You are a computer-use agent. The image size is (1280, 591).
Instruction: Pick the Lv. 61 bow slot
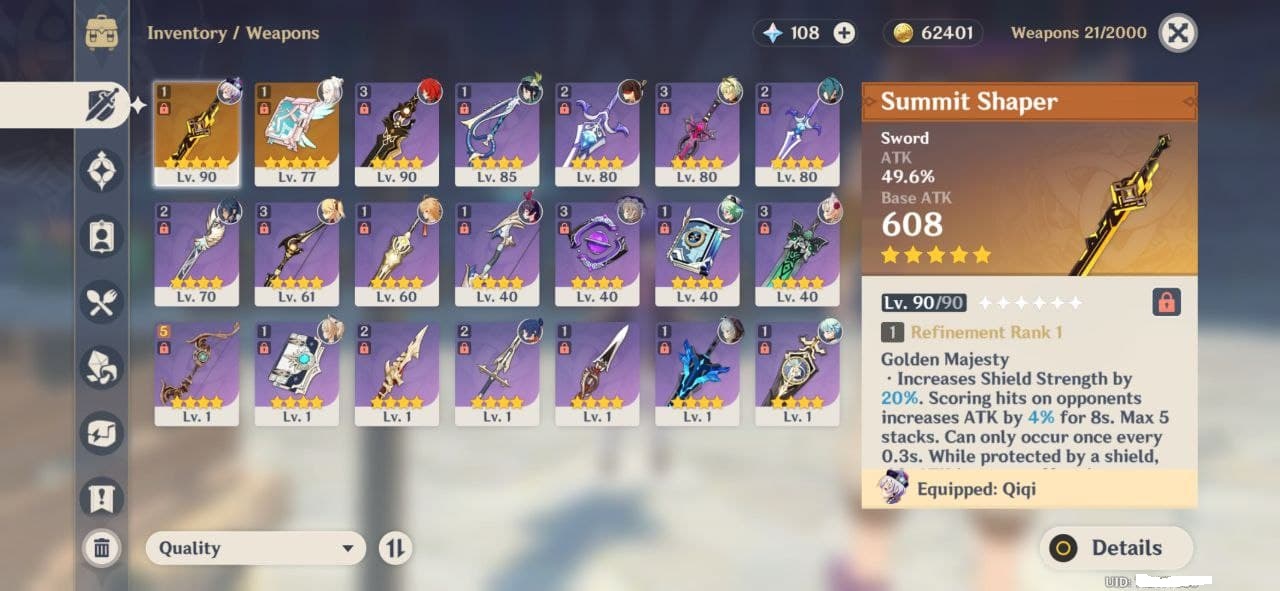point(296,254)
